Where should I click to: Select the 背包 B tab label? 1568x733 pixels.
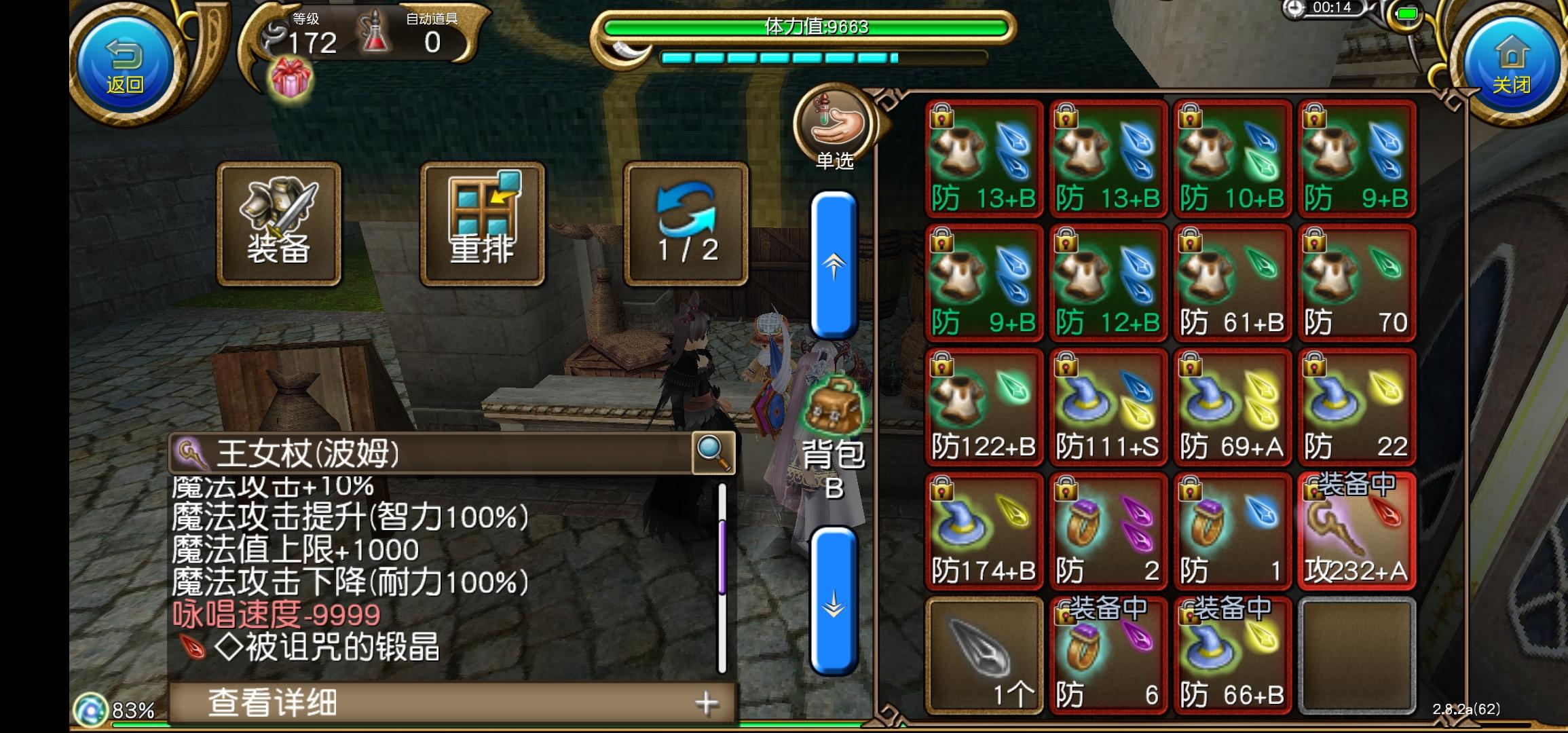[x=834, y=468]
